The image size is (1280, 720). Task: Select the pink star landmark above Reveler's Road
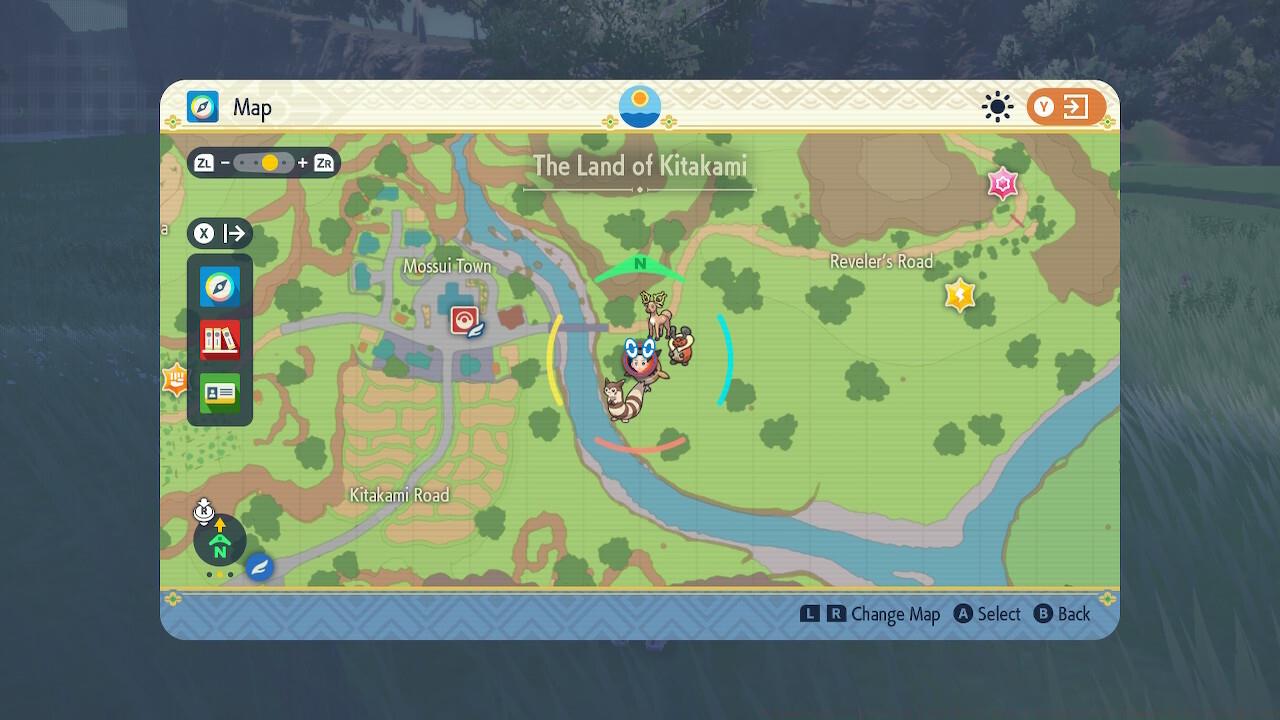click(1002, 184)
